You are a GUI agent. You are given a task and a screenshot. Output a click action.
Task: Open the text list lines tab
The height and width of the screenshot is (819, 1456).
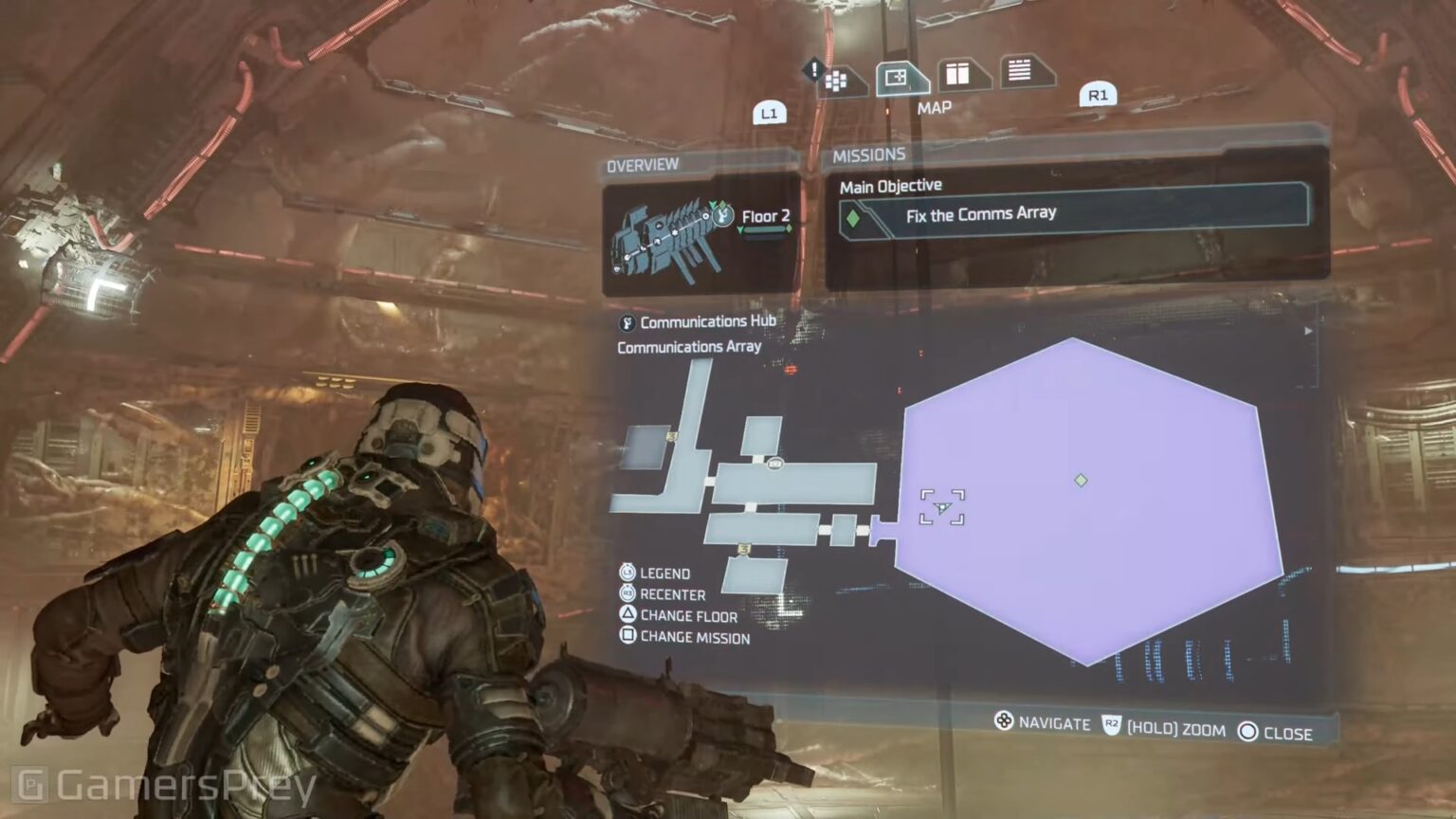pos(1020,71)
